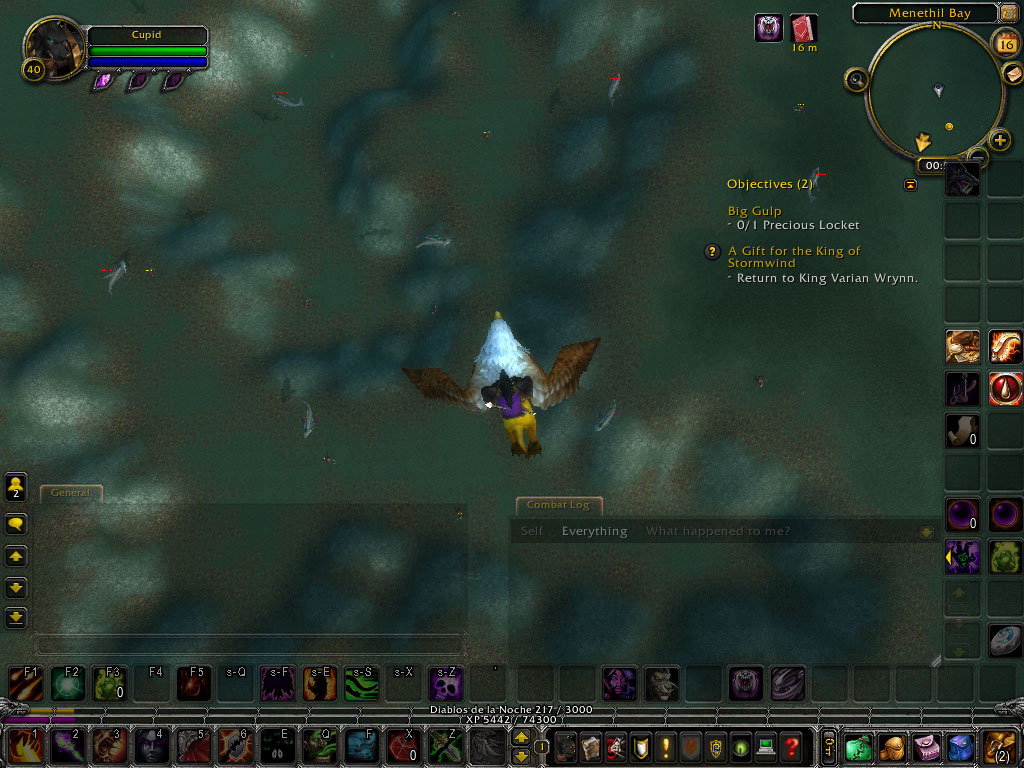Toggle minimap tracking magnifying glass
This screenshot has height=768, width=1024.
pos(857,80)
